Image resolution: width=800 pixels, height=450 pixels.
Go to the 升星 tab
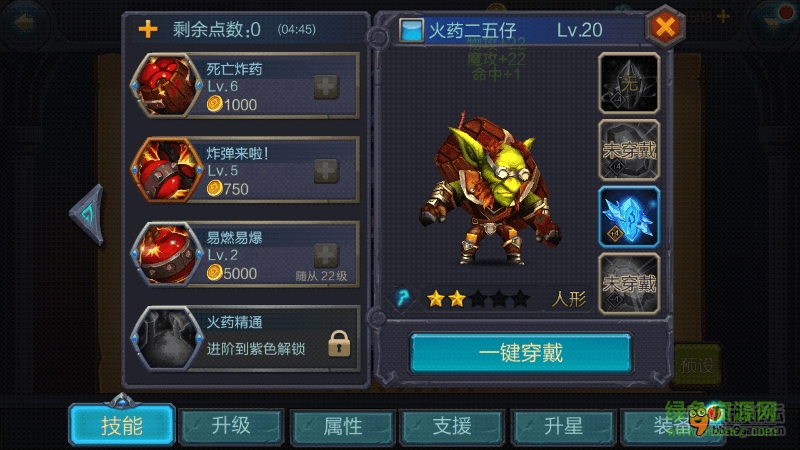click(563, 425)
